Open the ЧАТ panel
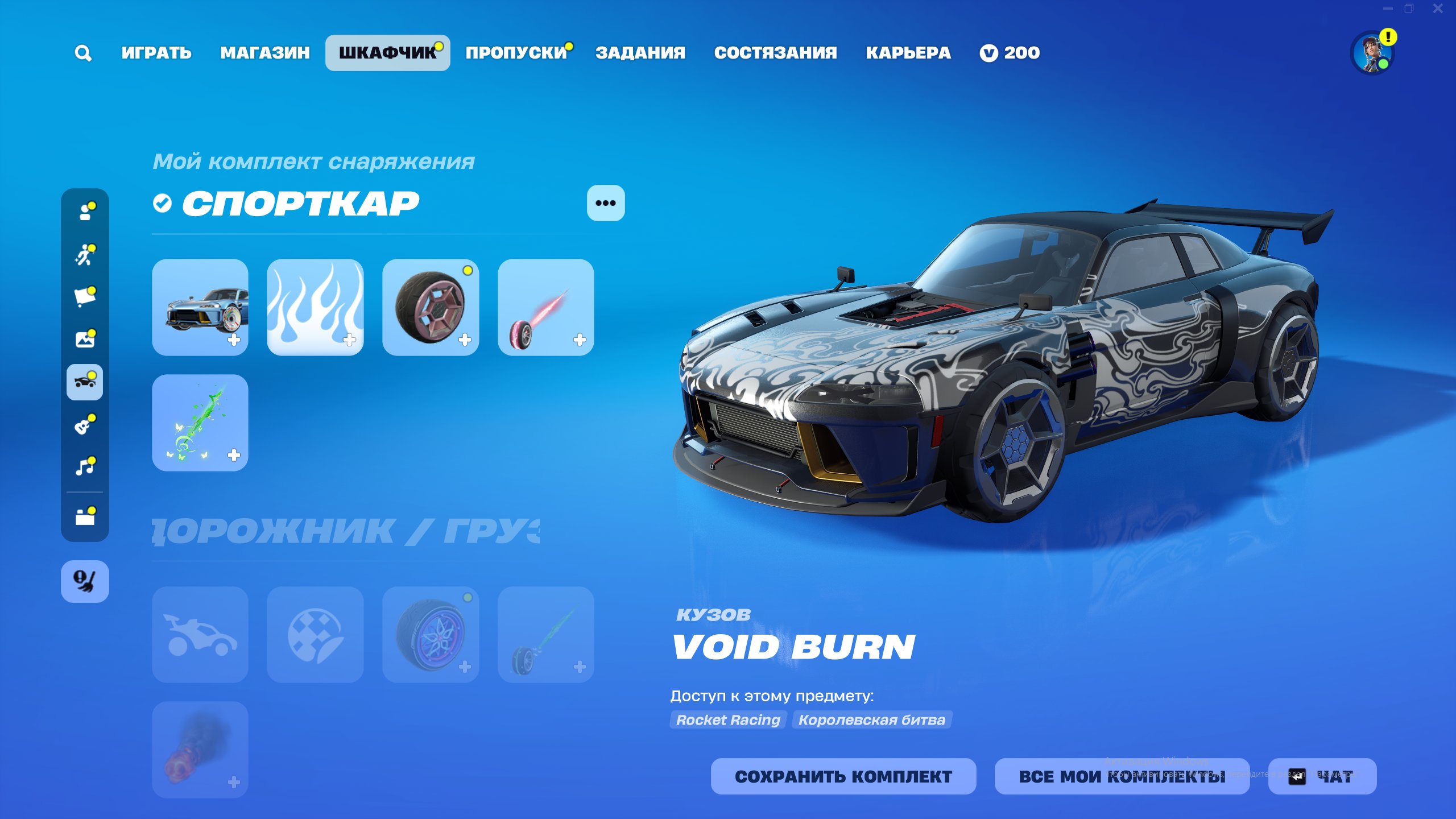This screenshot has width=1456, height=819. [x=1322, y=776]
